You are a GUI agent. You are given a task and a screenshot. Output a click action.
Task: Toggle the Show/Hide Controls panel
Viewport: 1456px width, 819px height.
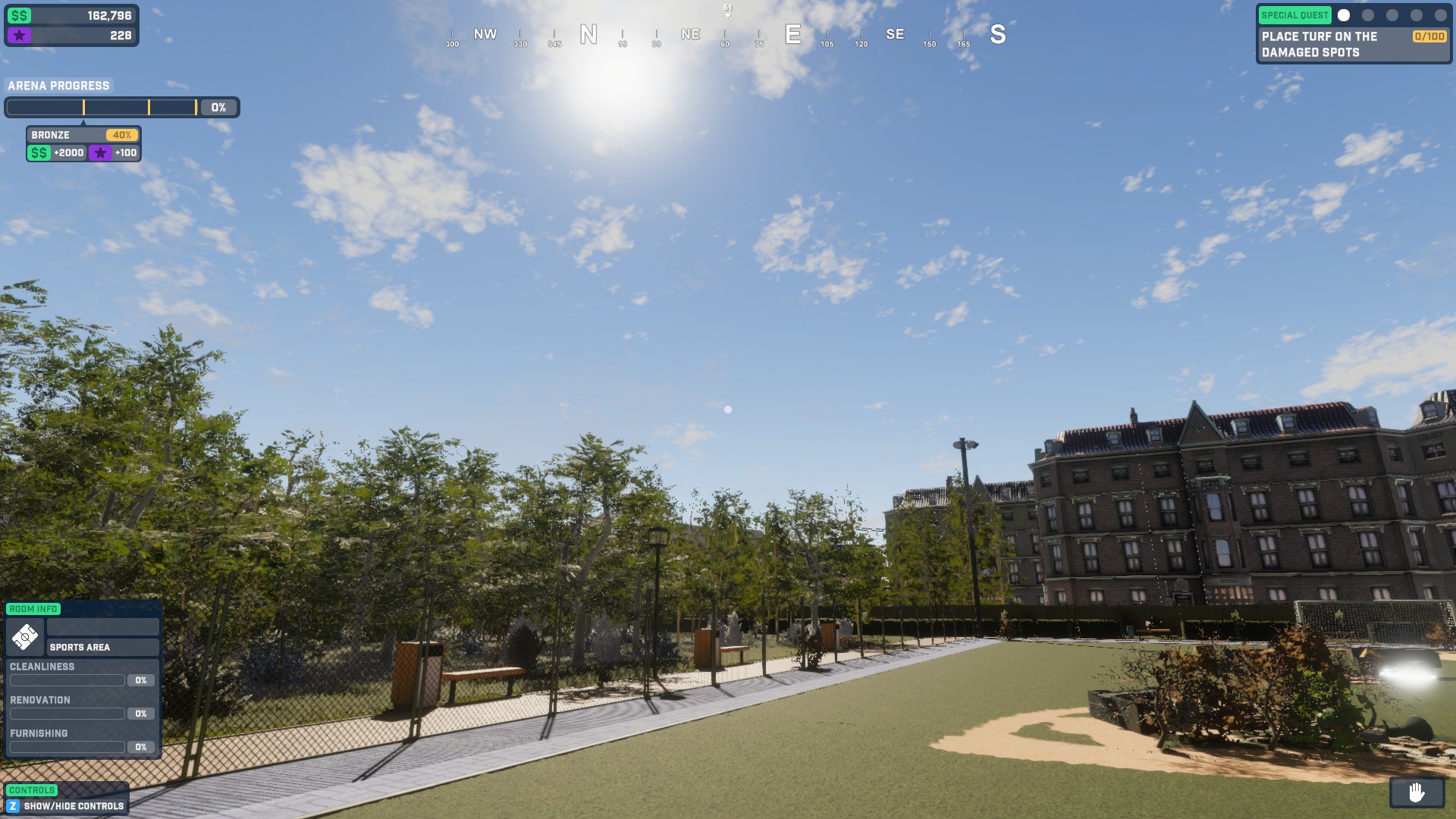click(x=65, y=805)
